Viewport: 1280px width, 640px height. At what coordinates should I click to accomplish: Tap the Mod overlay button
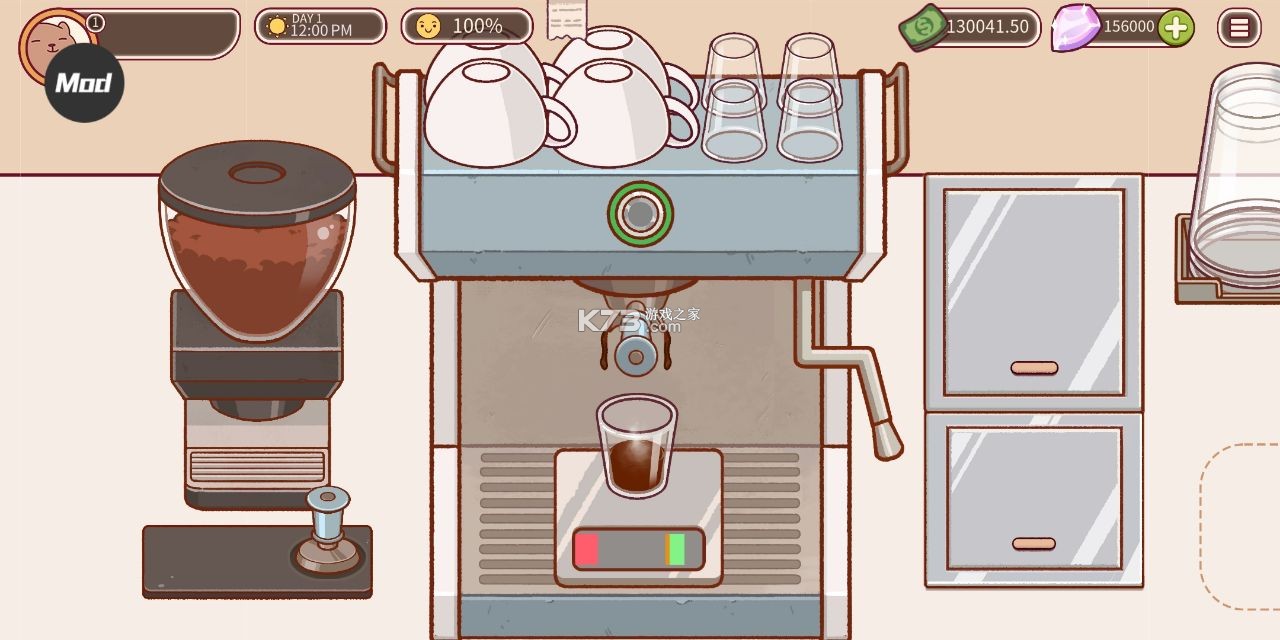click(x=84, y=83)
